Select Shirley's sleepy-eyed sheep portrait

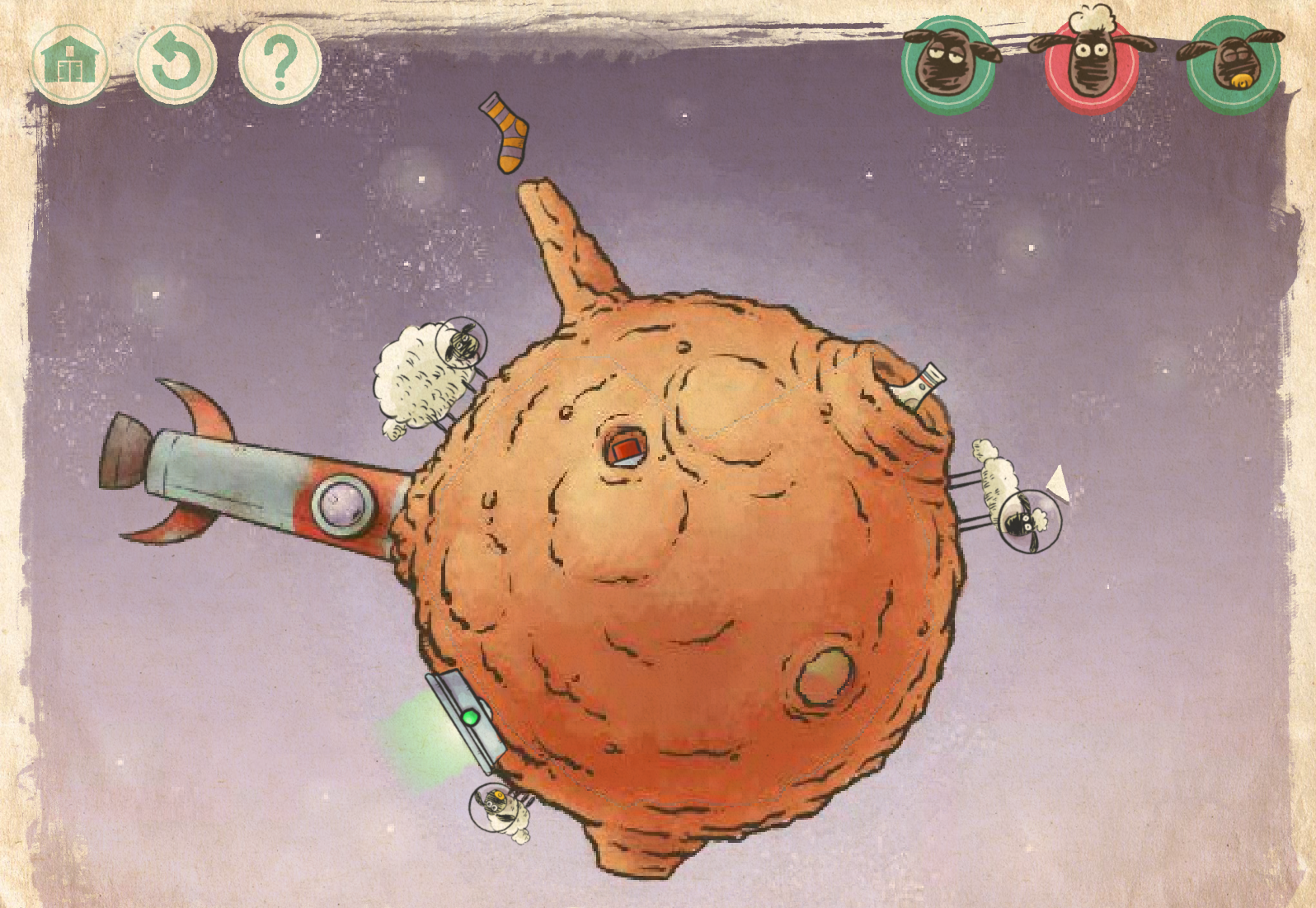click(x=947, y=63)
